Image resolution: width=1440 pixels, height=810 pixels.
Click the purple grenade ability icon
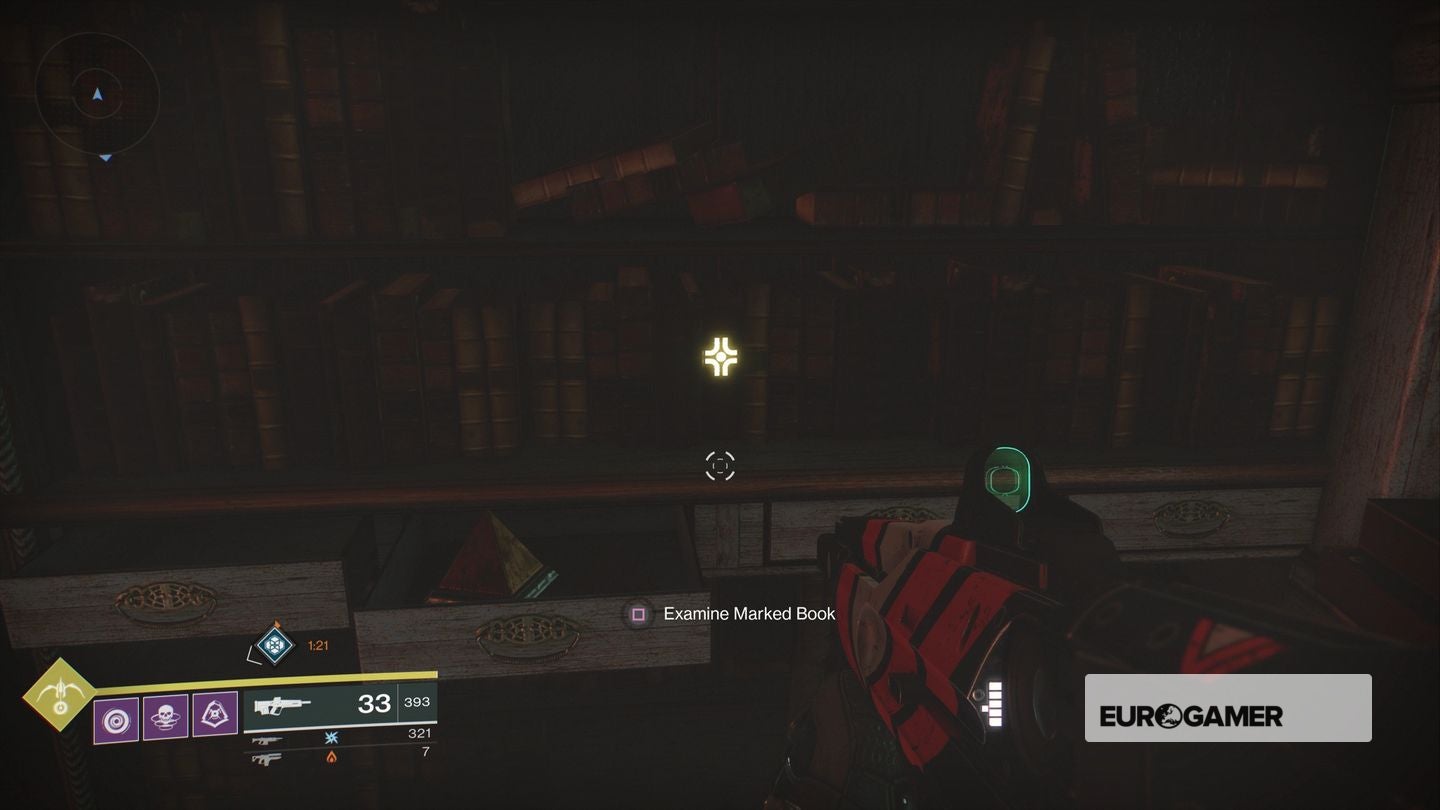pos(118,719)
